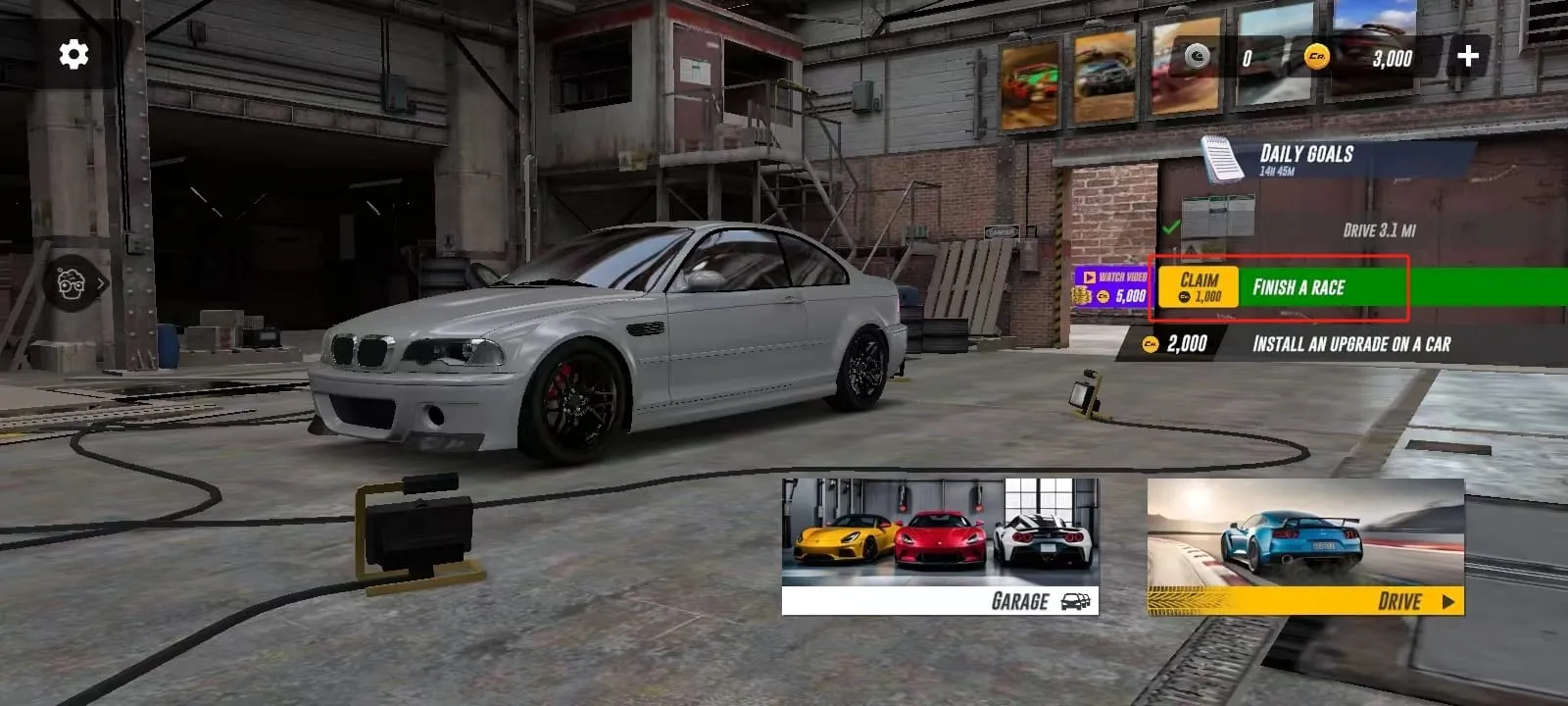Add more currency with the plus button
The image size is (1568, 706).
click(1467, 57)
